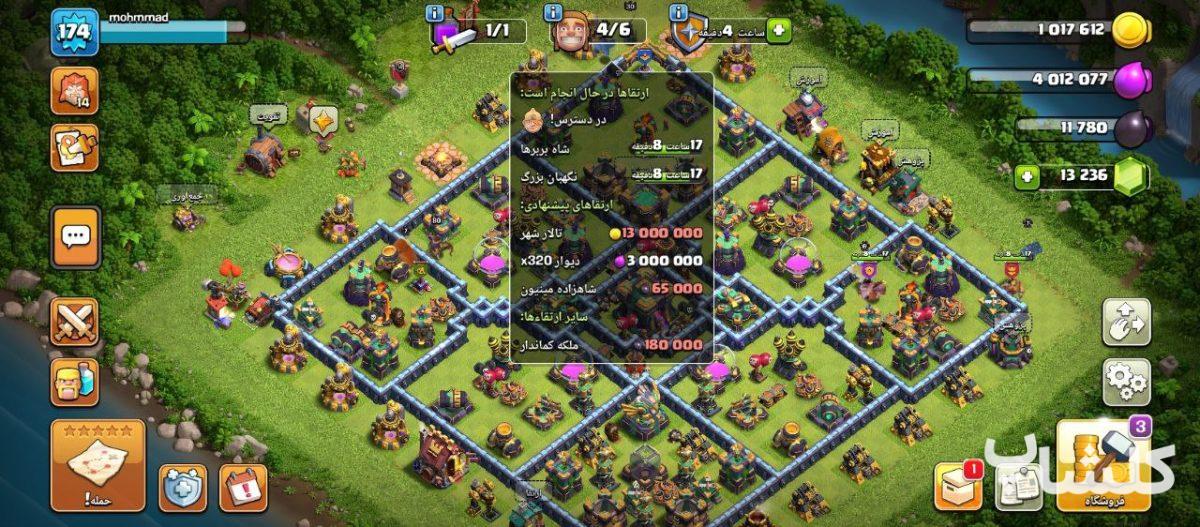This screenshot has height=527, width=1200.
Task: Add shield time with green plus
Action: tap(779, 31)
